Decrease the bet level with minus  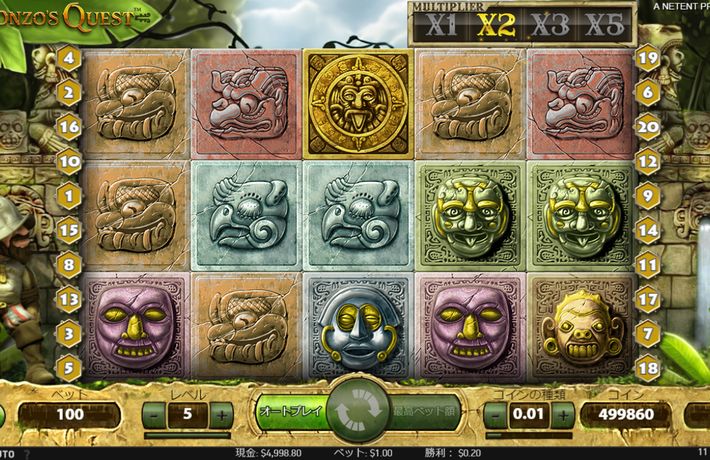click(154, 414)
